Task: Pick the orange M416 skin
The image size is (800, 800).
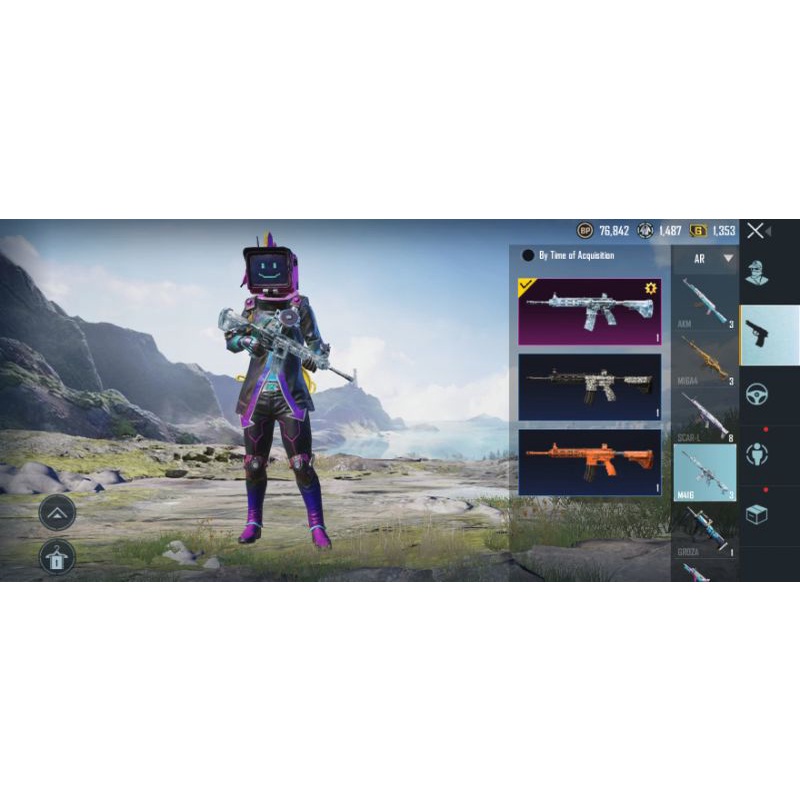Action: tap(589, 461)
